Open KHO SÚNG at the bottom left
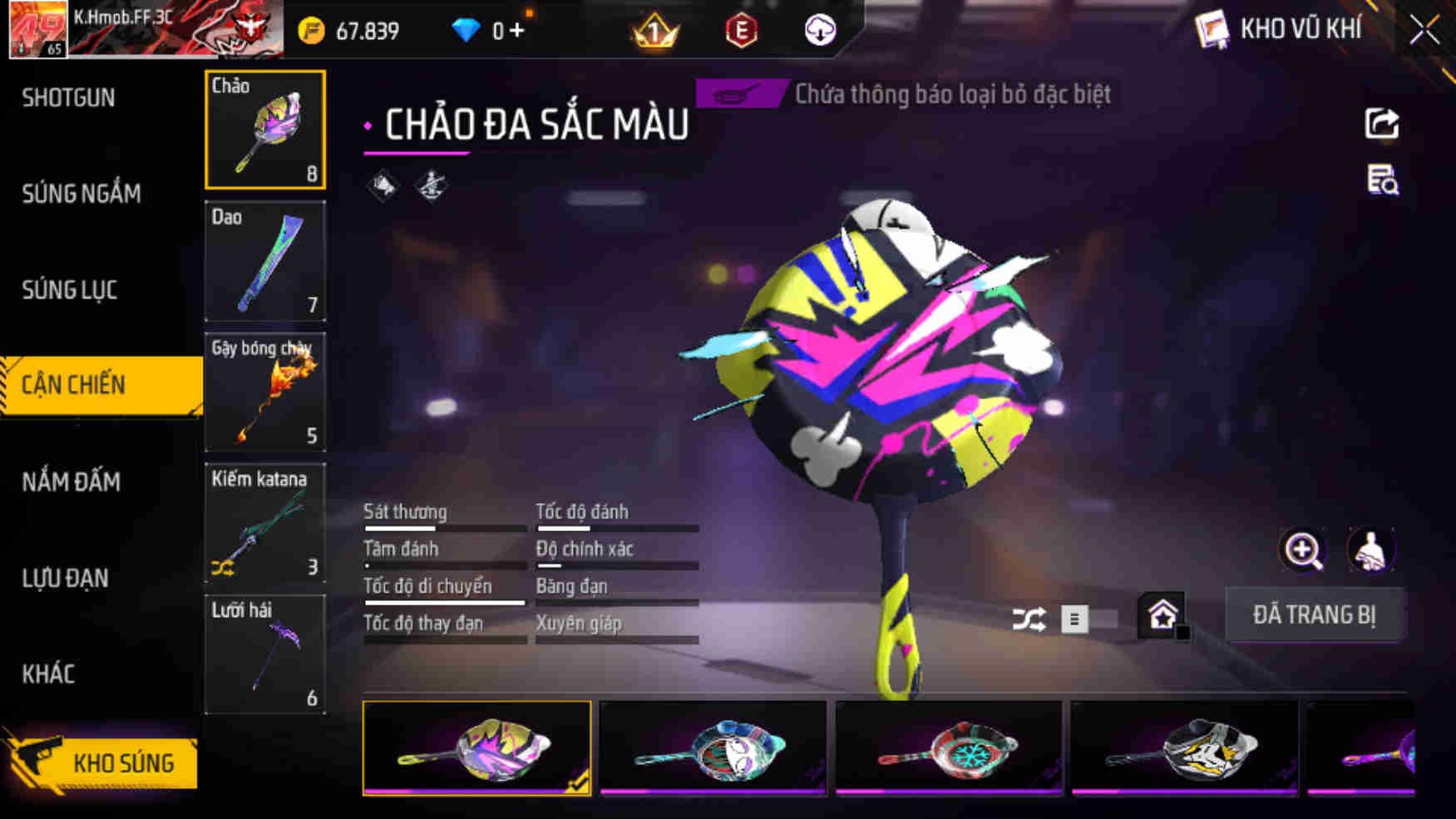Screen dimensions: 1456x819 pyautogui.click(x=125, y=762)
